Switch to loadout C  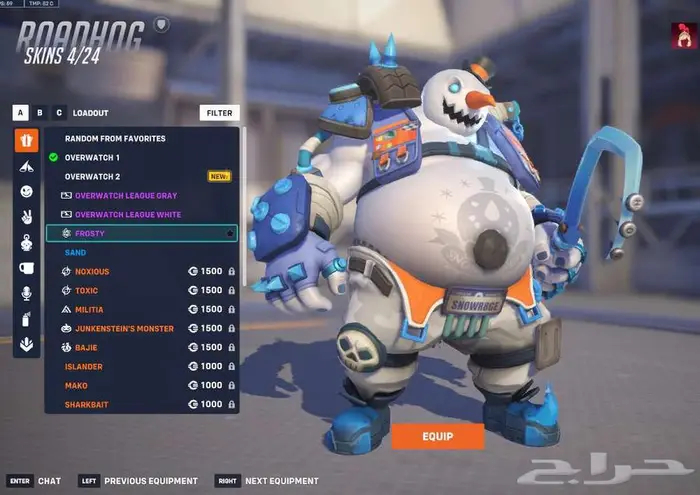(59, 113)
